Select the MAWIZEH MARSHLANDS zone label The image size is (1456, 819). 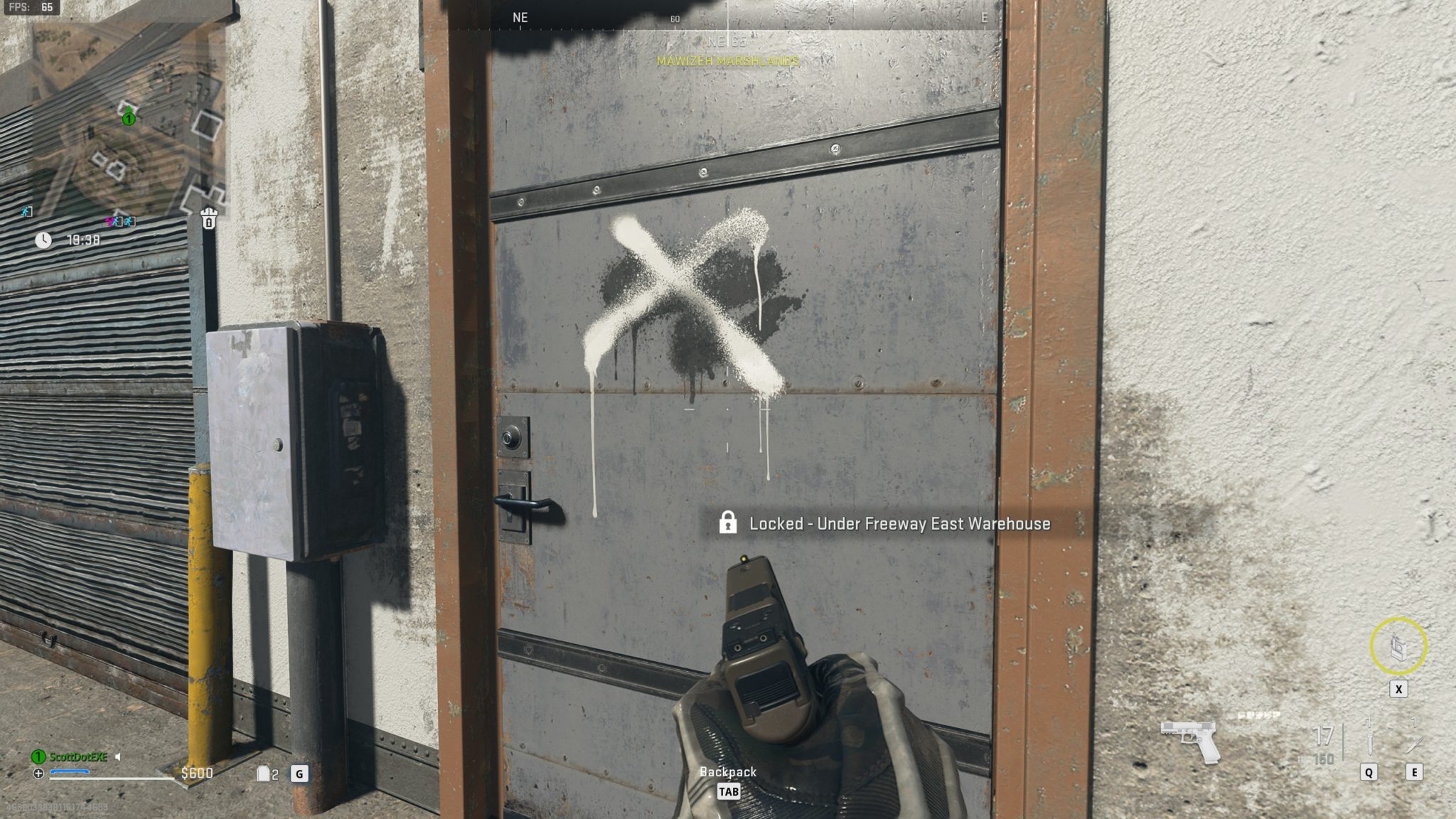[x=727, y=62]
